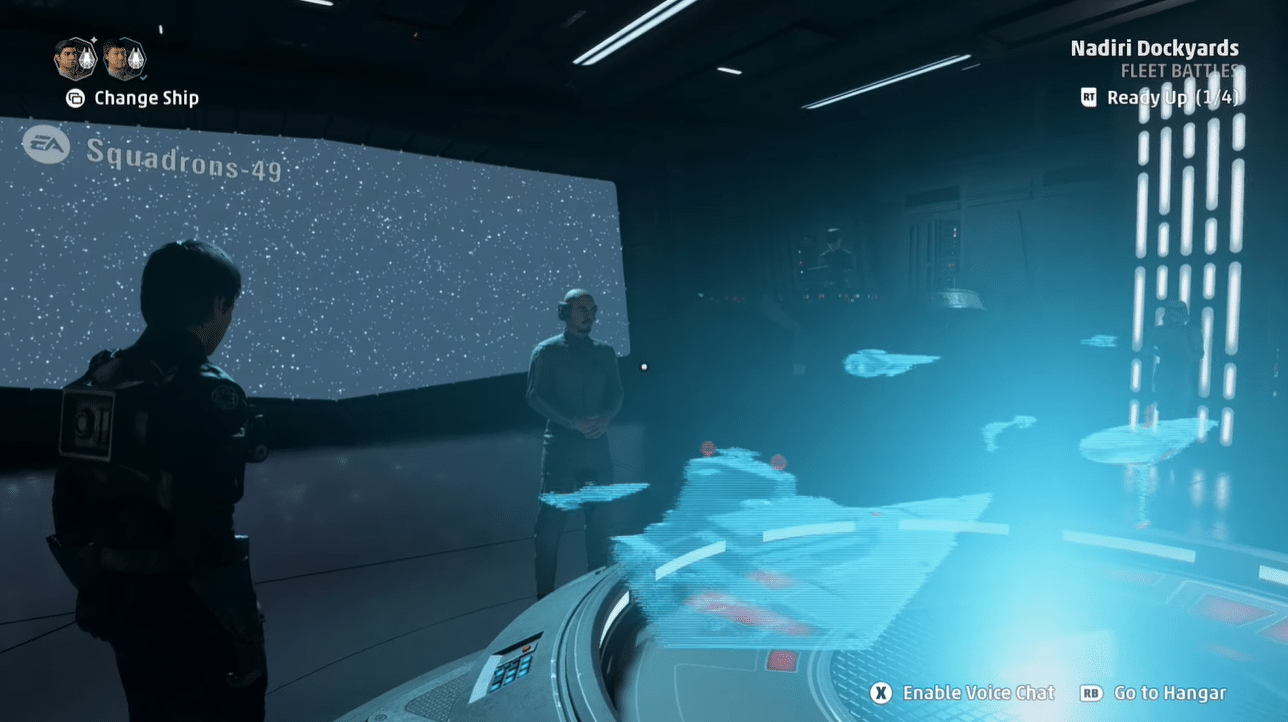Screen dimensions: 1288x722
Task: Open Go to Hangar
Action: click(x=1170, y=692)
